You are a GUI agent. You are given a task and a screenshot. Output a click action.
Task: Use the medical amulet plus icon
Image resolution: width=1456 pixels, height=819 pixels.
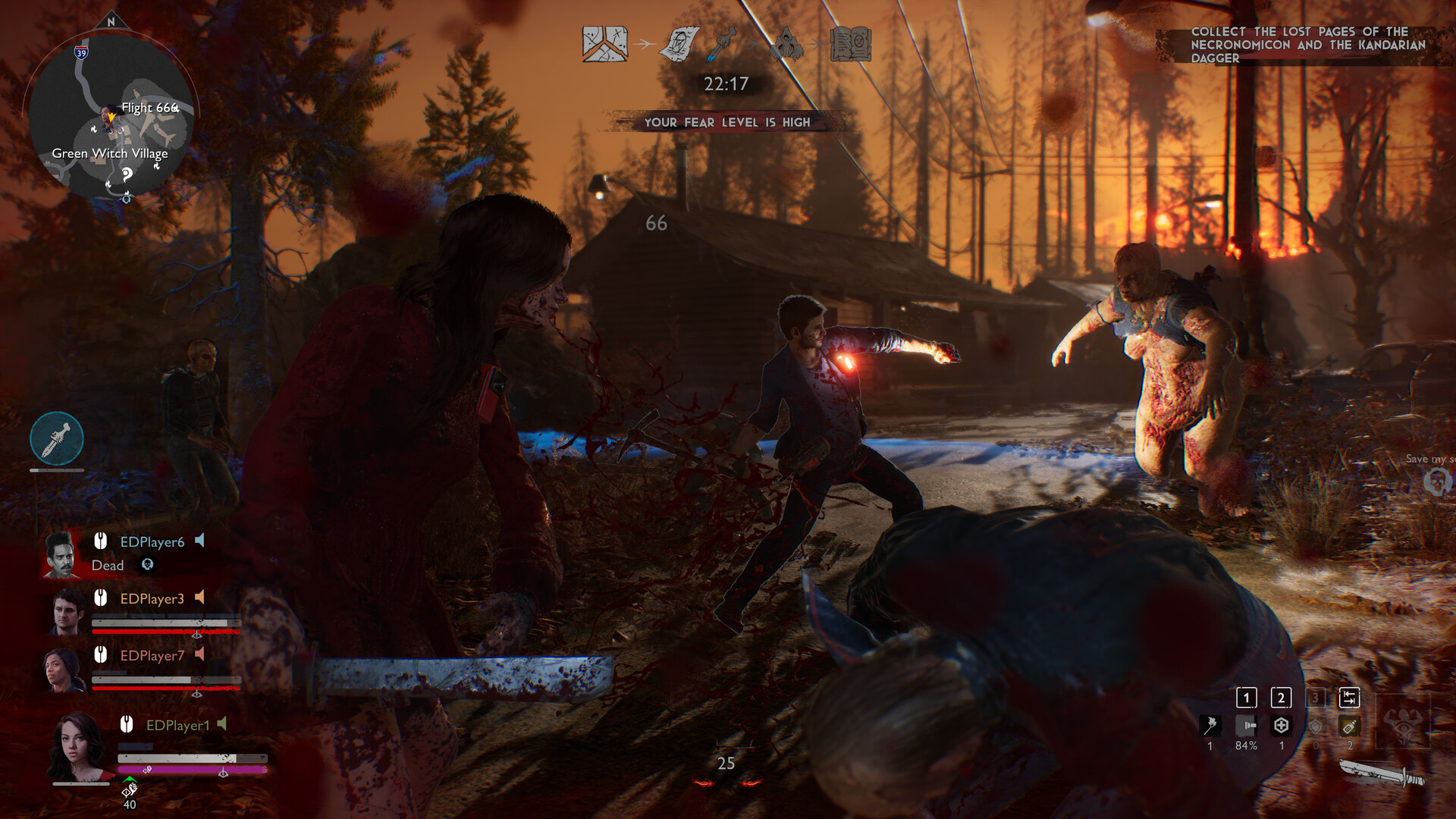point(1282,726)
